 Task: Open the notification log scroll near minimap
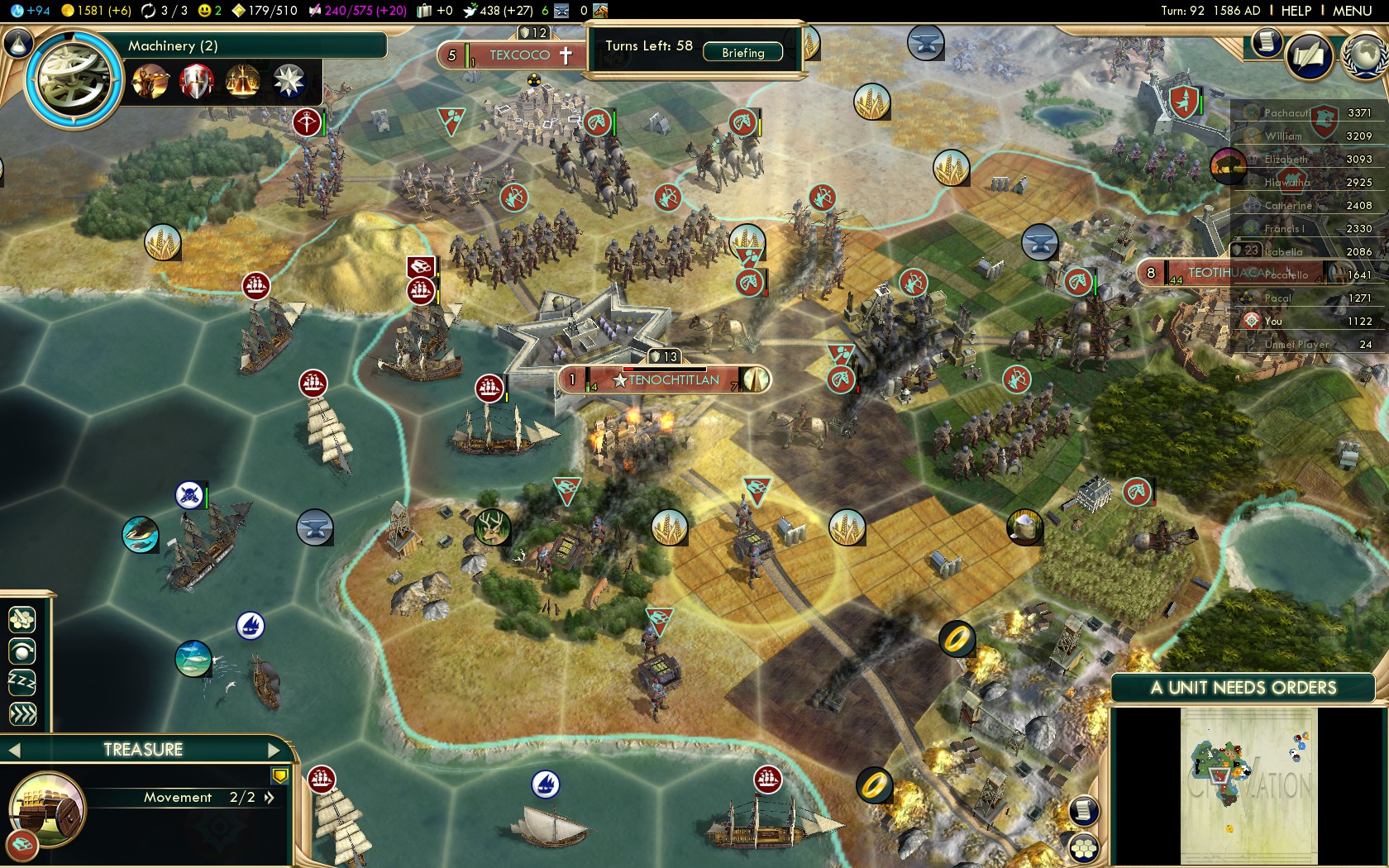point(1083,810)
